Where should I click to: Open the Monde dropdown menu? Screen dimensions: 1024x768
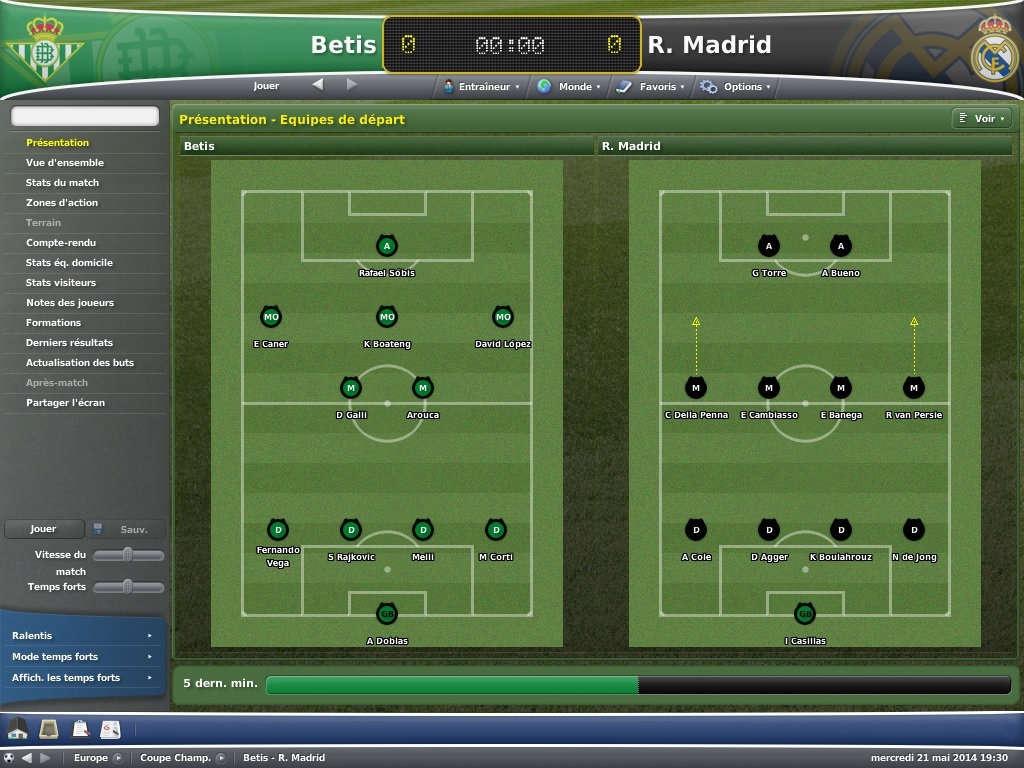point(569,87)
